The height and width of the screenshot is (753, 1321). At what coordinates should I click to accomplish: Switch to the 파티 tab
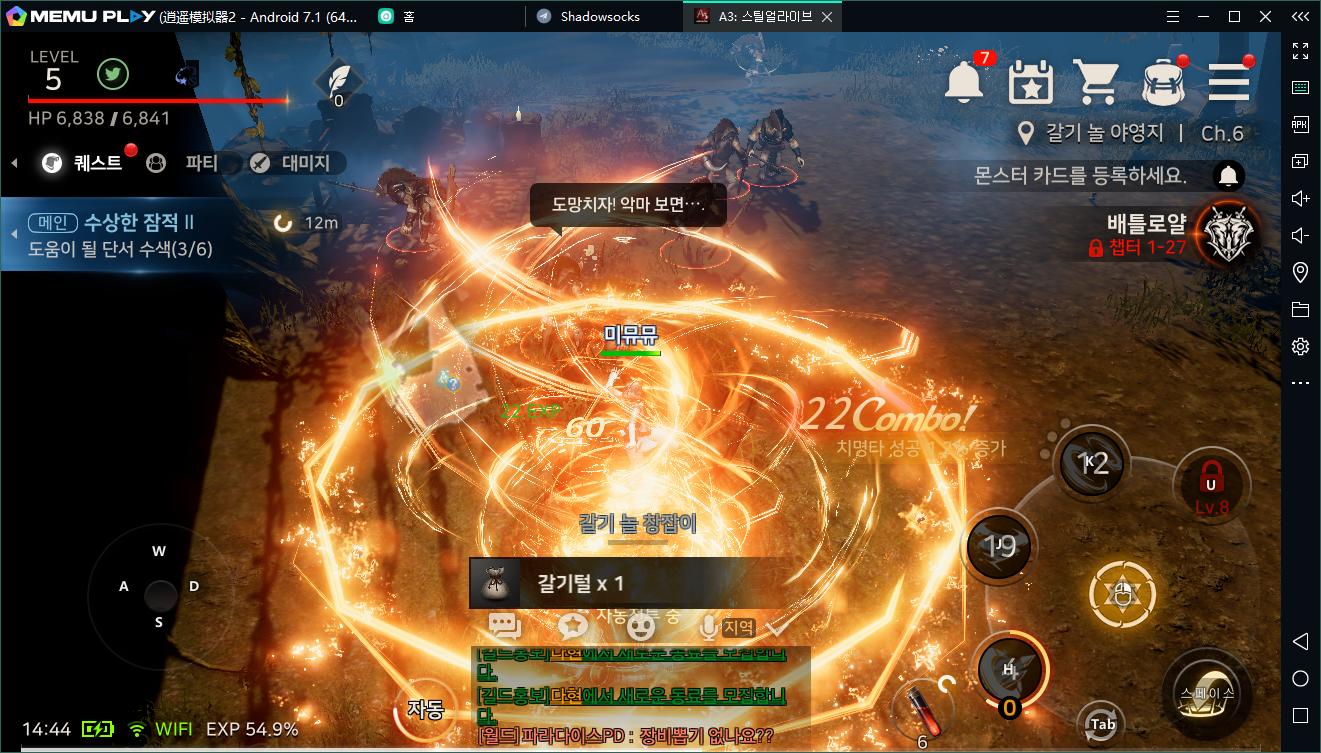click(186, 163)
